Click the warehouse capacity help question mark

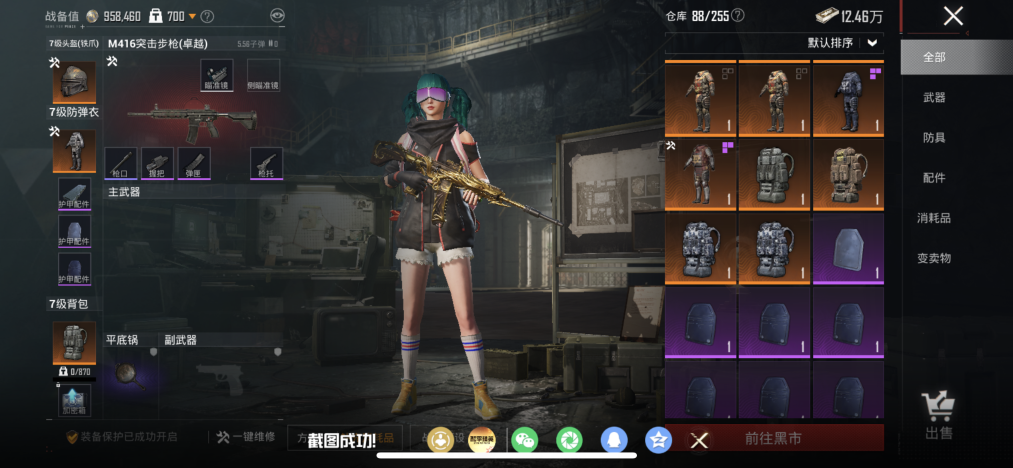pyautogui.click(x=738, y=15)
